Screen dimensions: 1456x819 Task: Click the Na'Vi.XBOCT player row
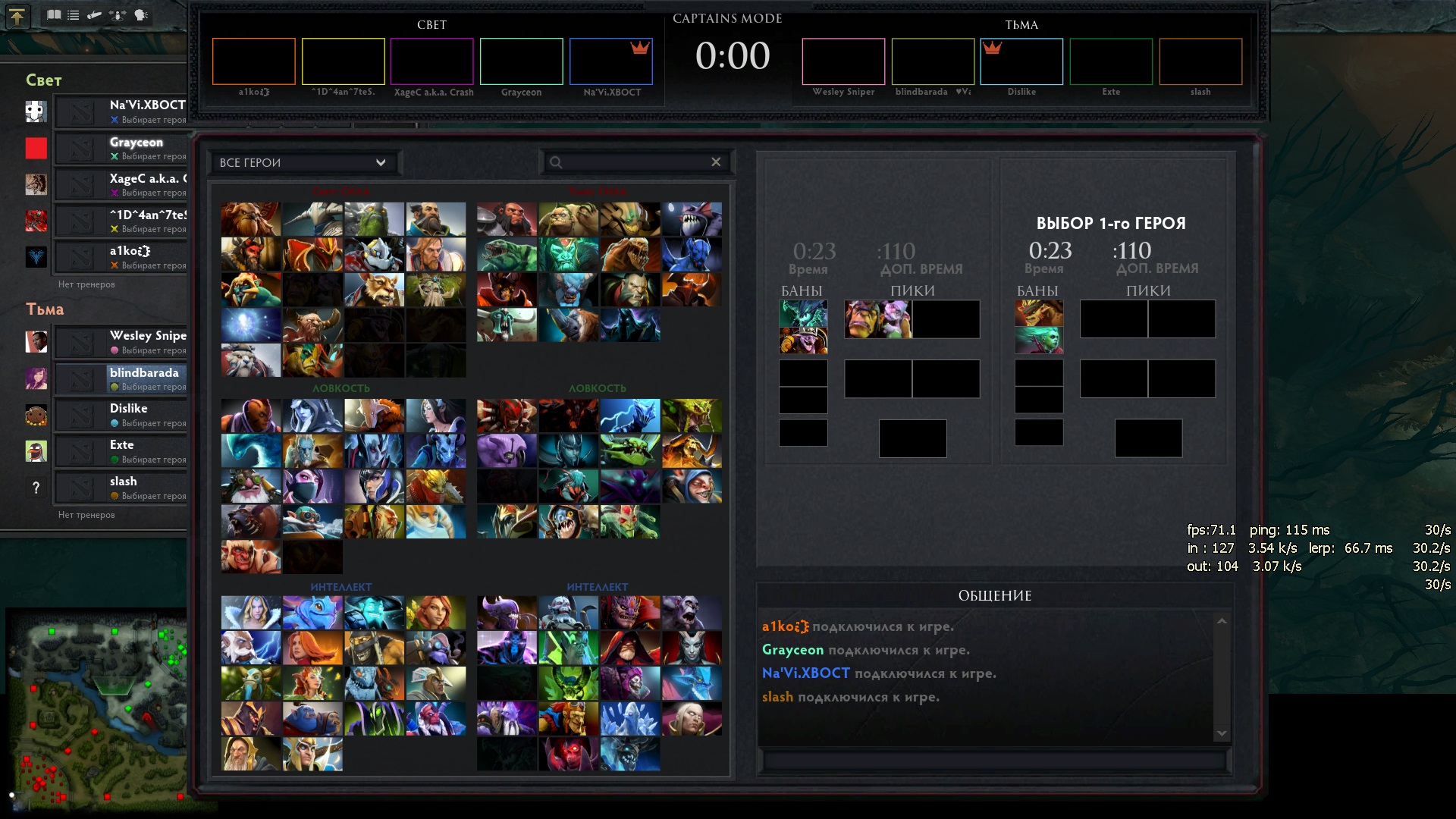coord(121,111)
